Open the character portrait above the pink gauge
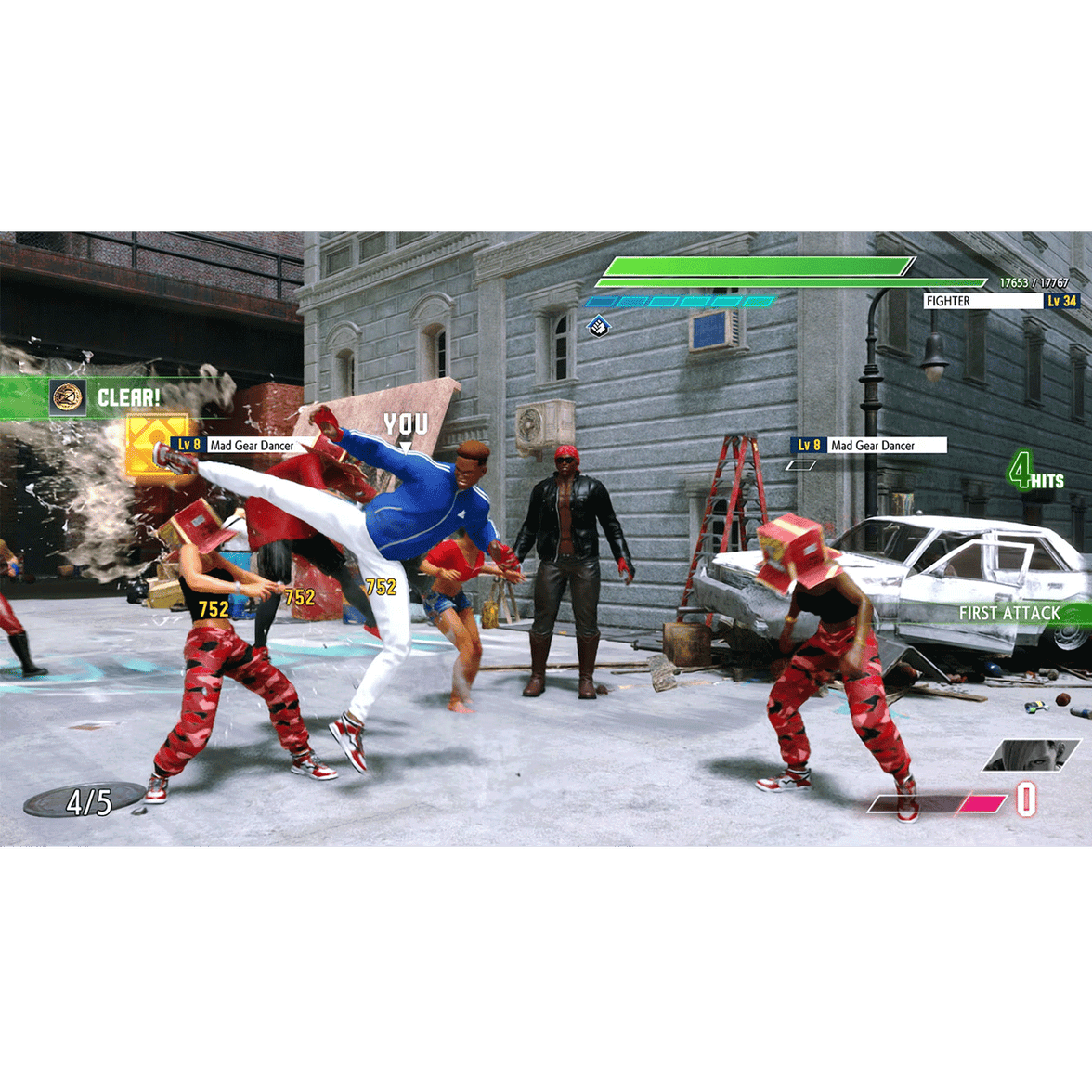This screenshot has width=1092, height=1092. pos(1031,755)
